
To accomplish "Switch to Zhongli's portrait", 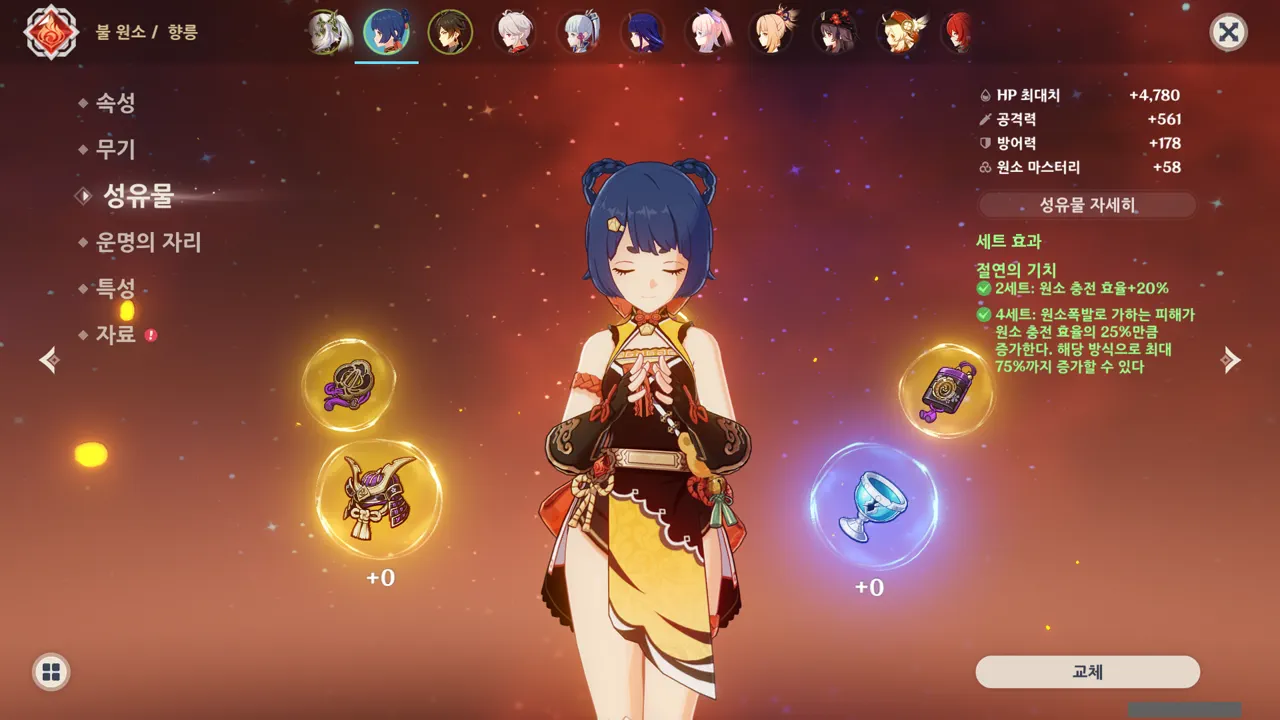I will pos(450,33).
